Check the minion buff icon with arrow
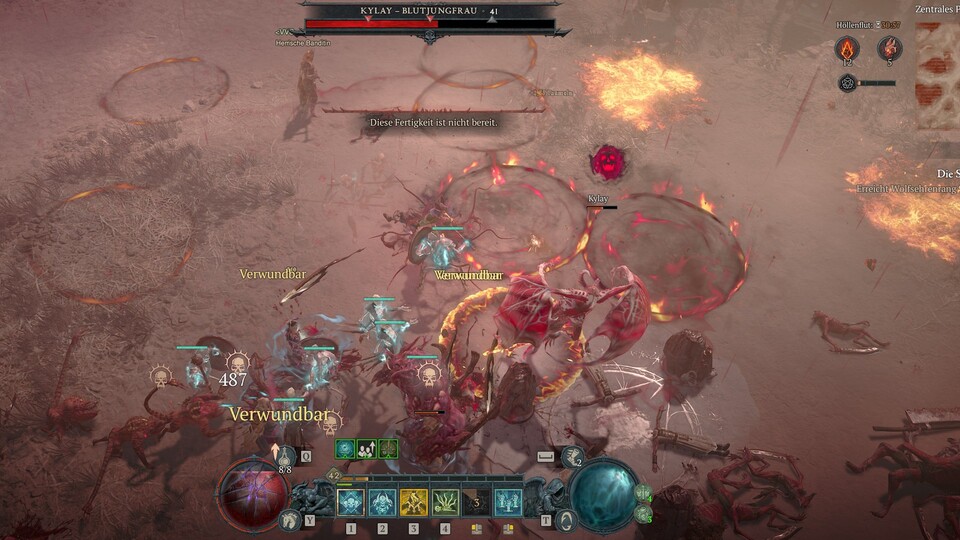 367,448
